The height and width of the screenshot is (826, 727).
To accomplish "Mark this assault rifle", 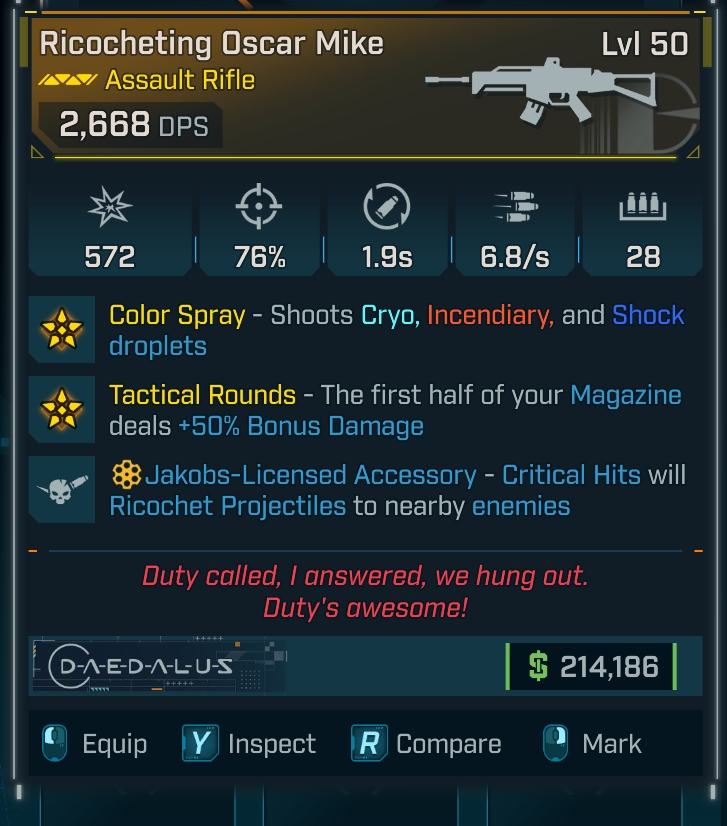I will point(593,744).
